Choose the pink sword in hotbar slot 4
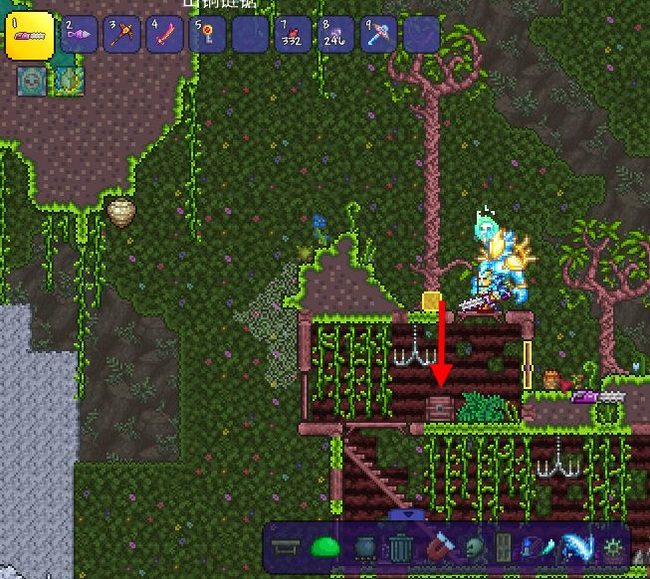 tap(166, 35)
